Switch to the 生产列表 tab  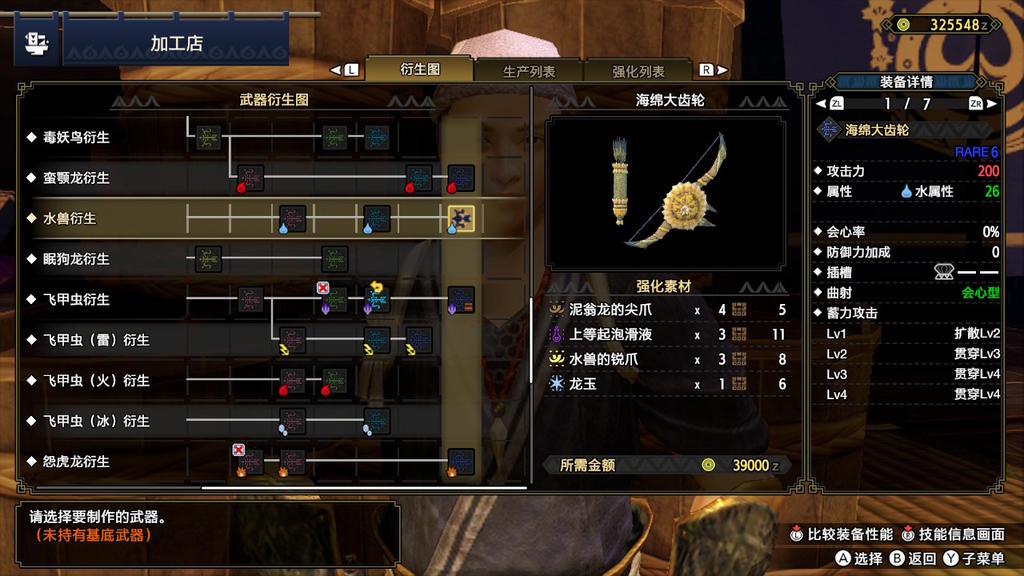click(x=529, y=71)
